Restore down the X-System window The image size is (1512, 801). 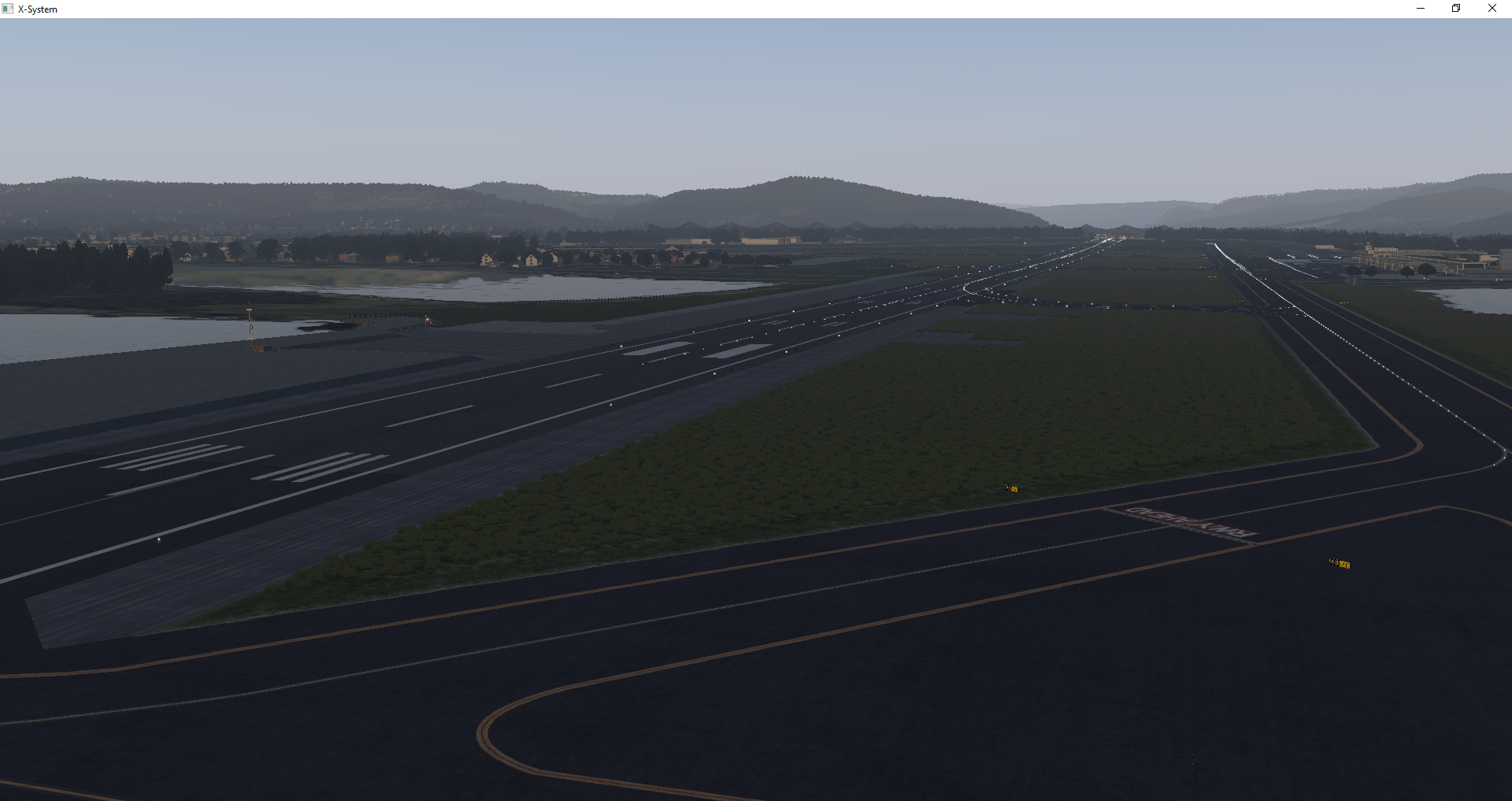1456,8
